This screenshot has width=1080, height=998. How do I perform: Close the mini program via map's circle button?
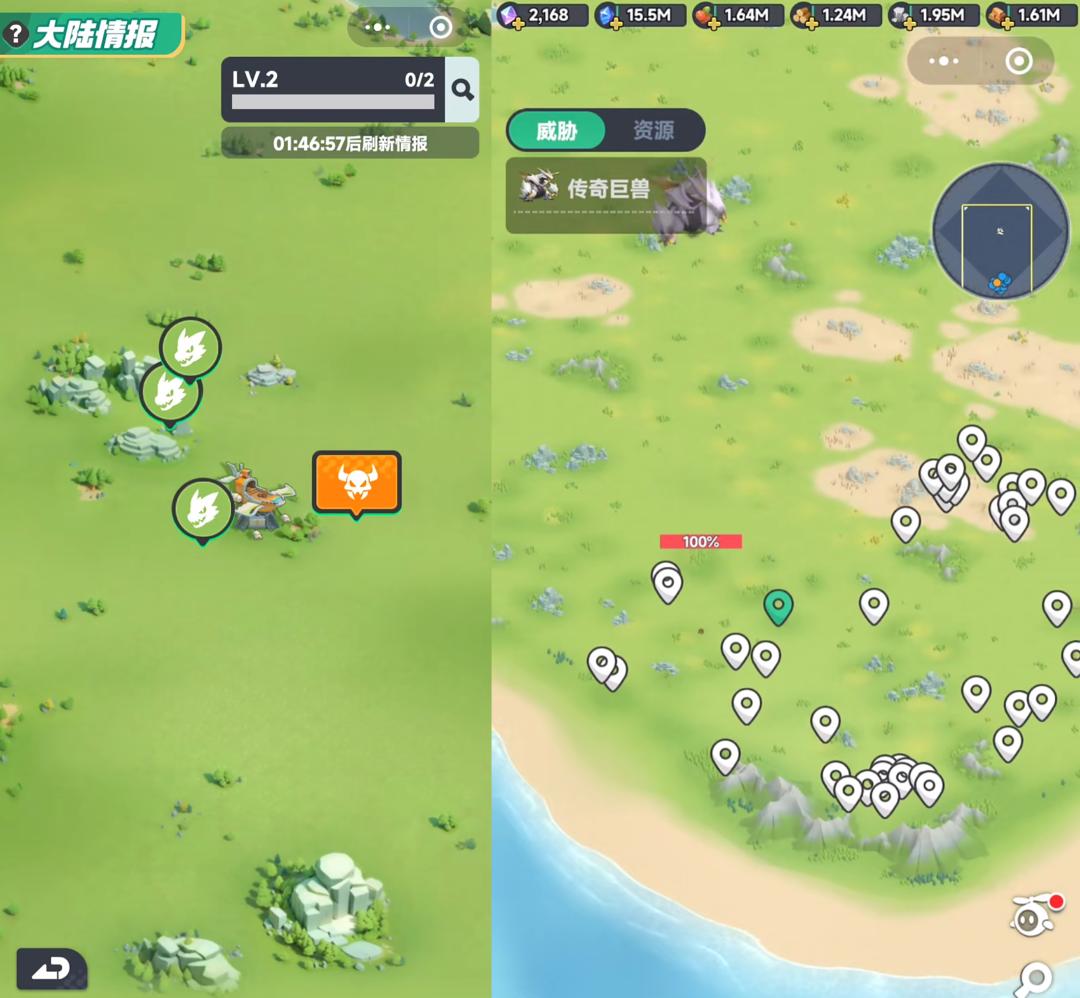pyautogui.click(x=1018, y=61)
